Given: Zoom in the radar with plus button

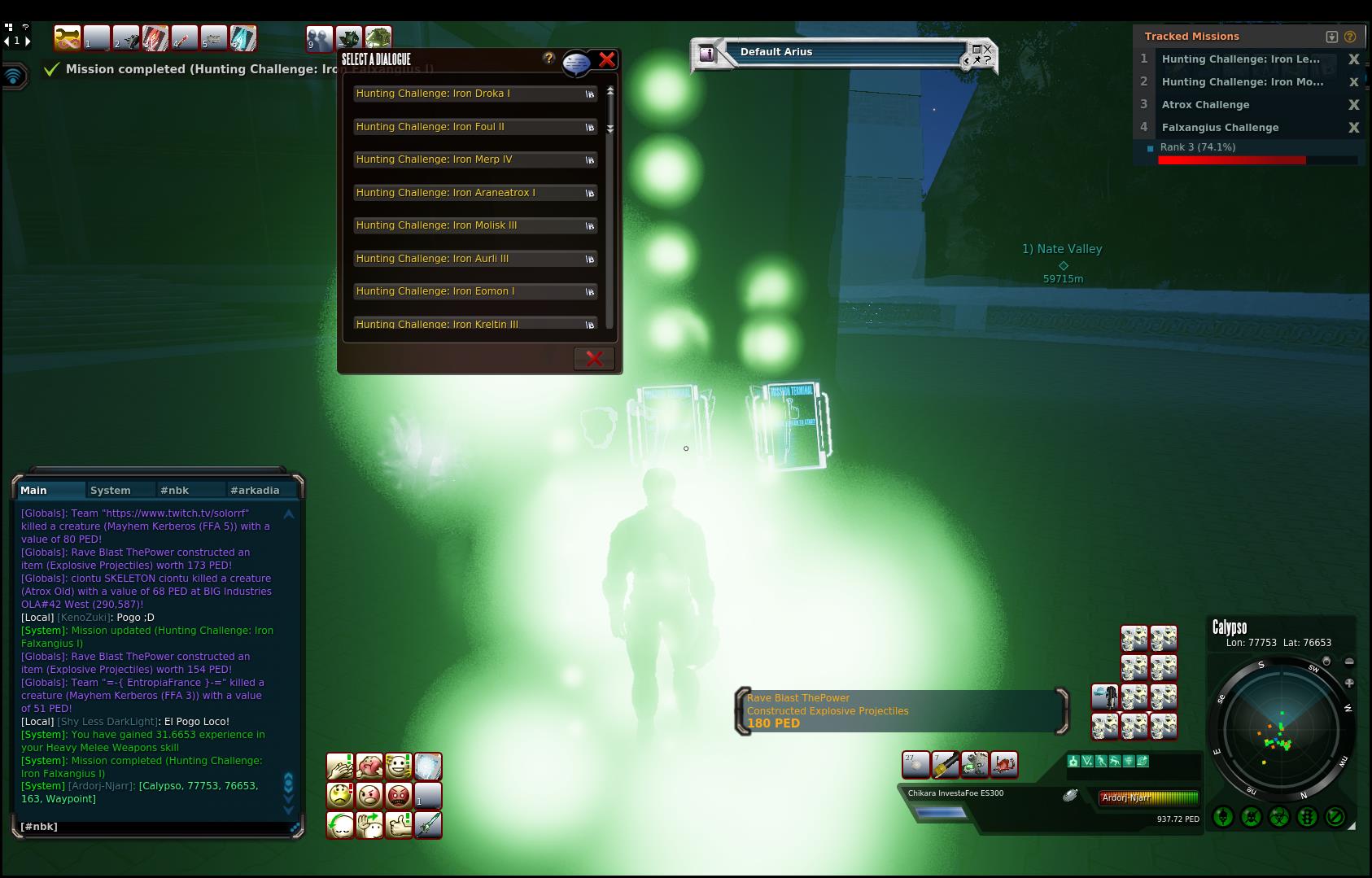Looking at the screenshot, I should (1349, 683).
